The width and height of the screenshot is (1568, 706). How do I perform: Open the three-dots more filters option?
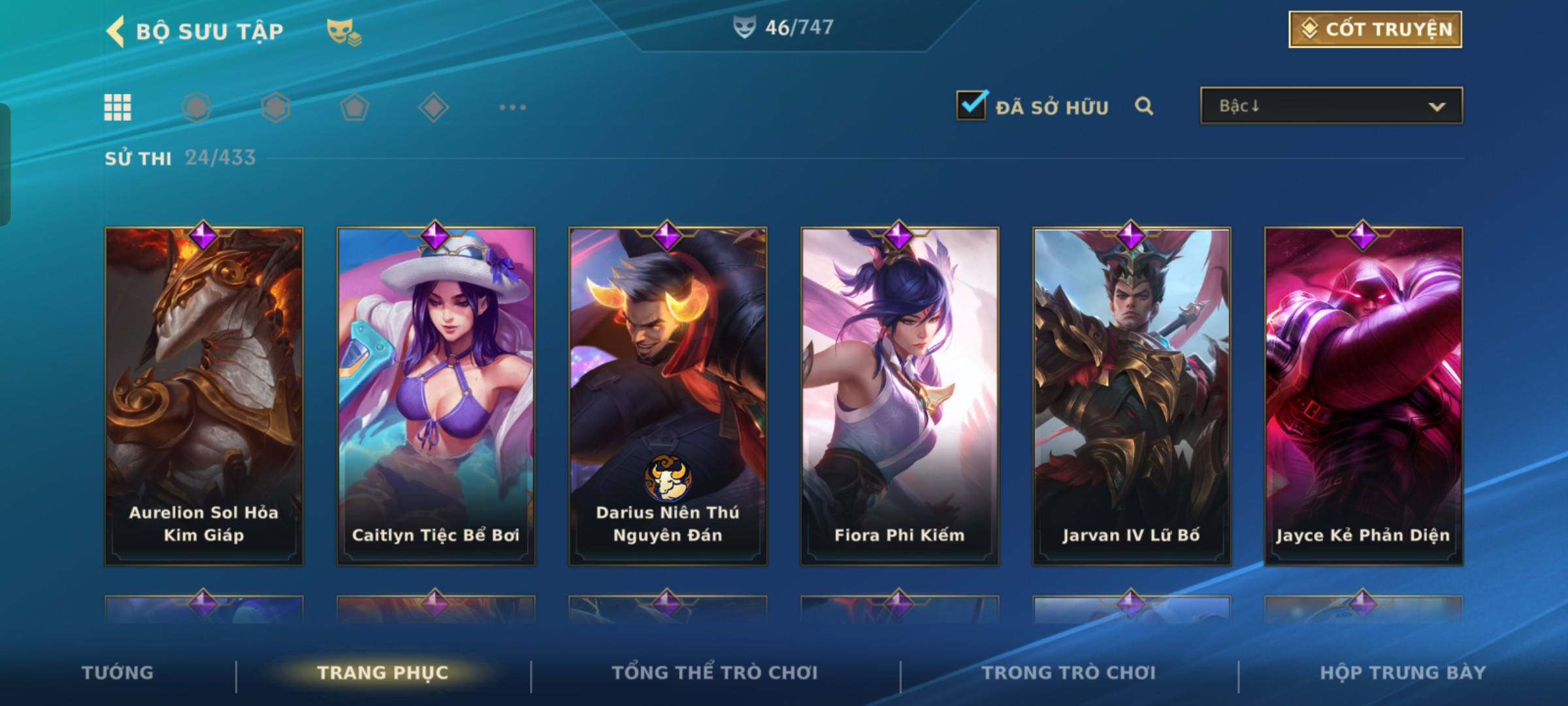click(512, 107)
